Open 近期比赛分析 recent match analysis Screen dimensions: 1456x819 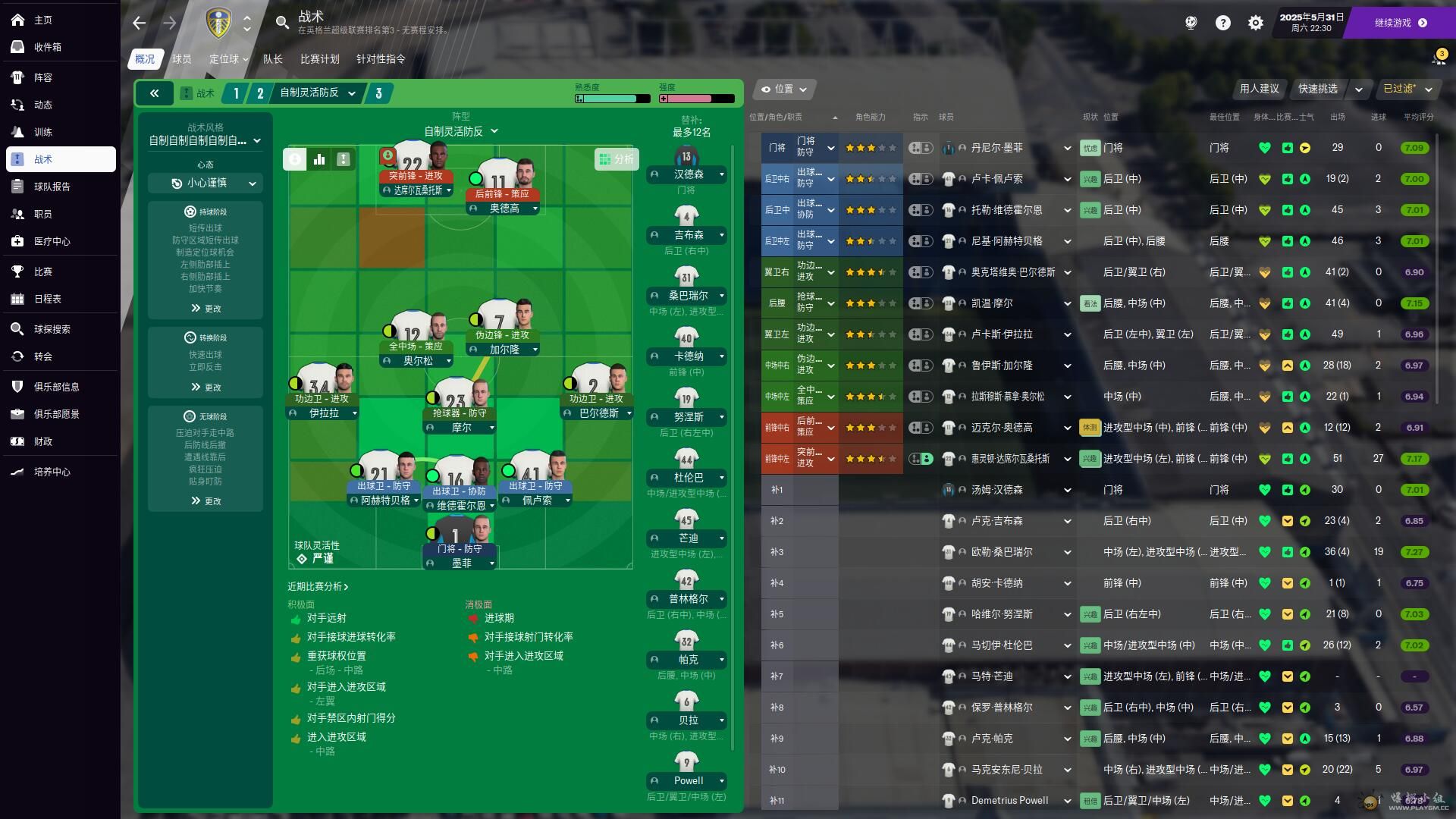pos(318,586)
